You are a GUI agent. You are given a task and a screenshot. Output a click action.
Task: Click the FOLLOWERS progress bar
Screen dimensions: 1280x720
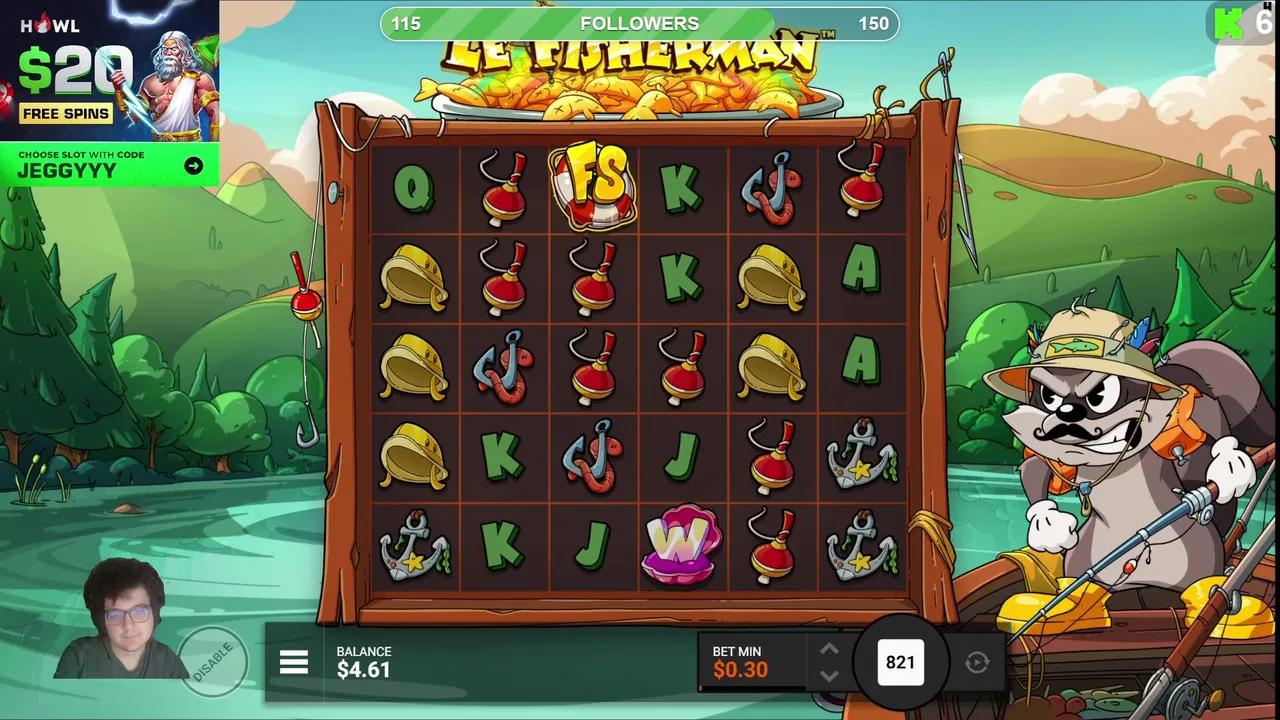point(639,23)
